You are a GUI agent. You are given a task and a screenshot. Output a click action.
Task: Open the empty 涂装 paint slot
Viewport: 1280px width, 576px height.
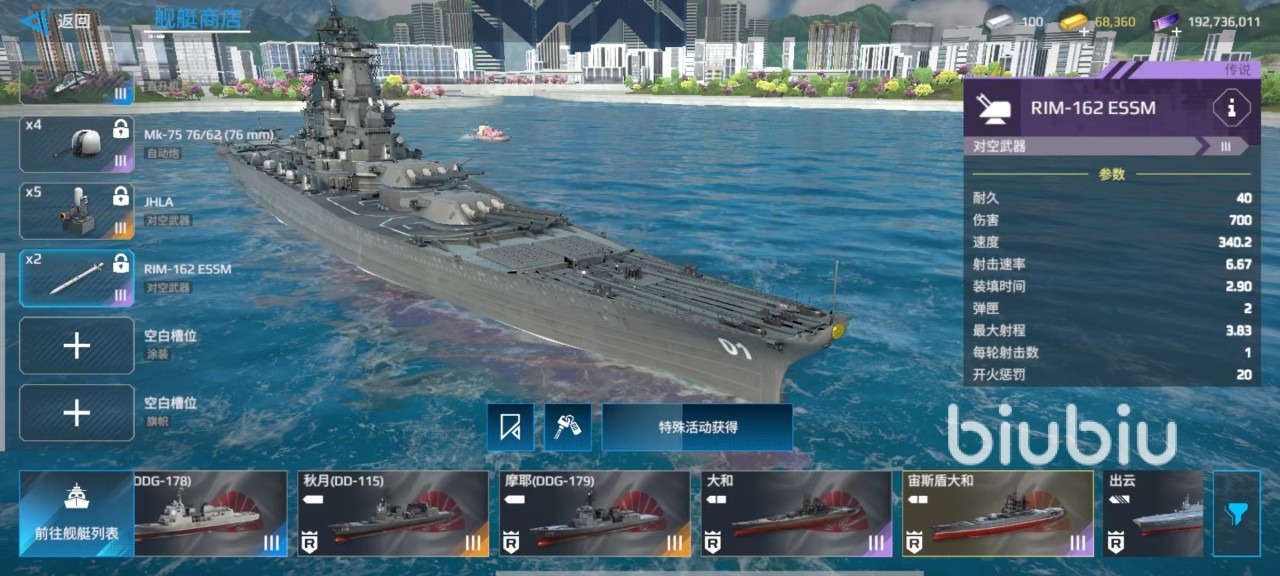[x=77, y=346]
